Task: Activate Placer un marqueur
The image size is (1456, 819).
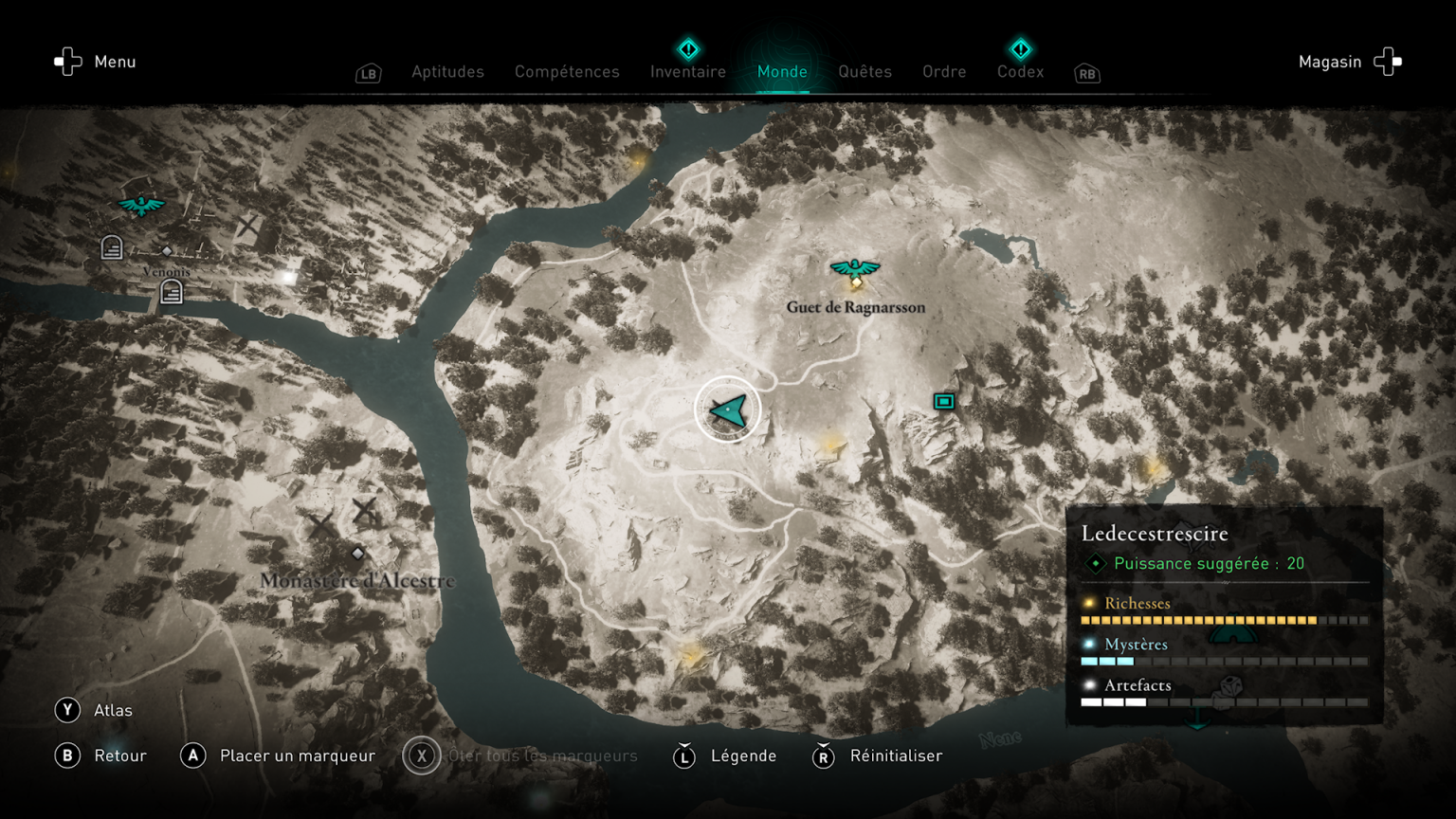Action: pos(278,755)
